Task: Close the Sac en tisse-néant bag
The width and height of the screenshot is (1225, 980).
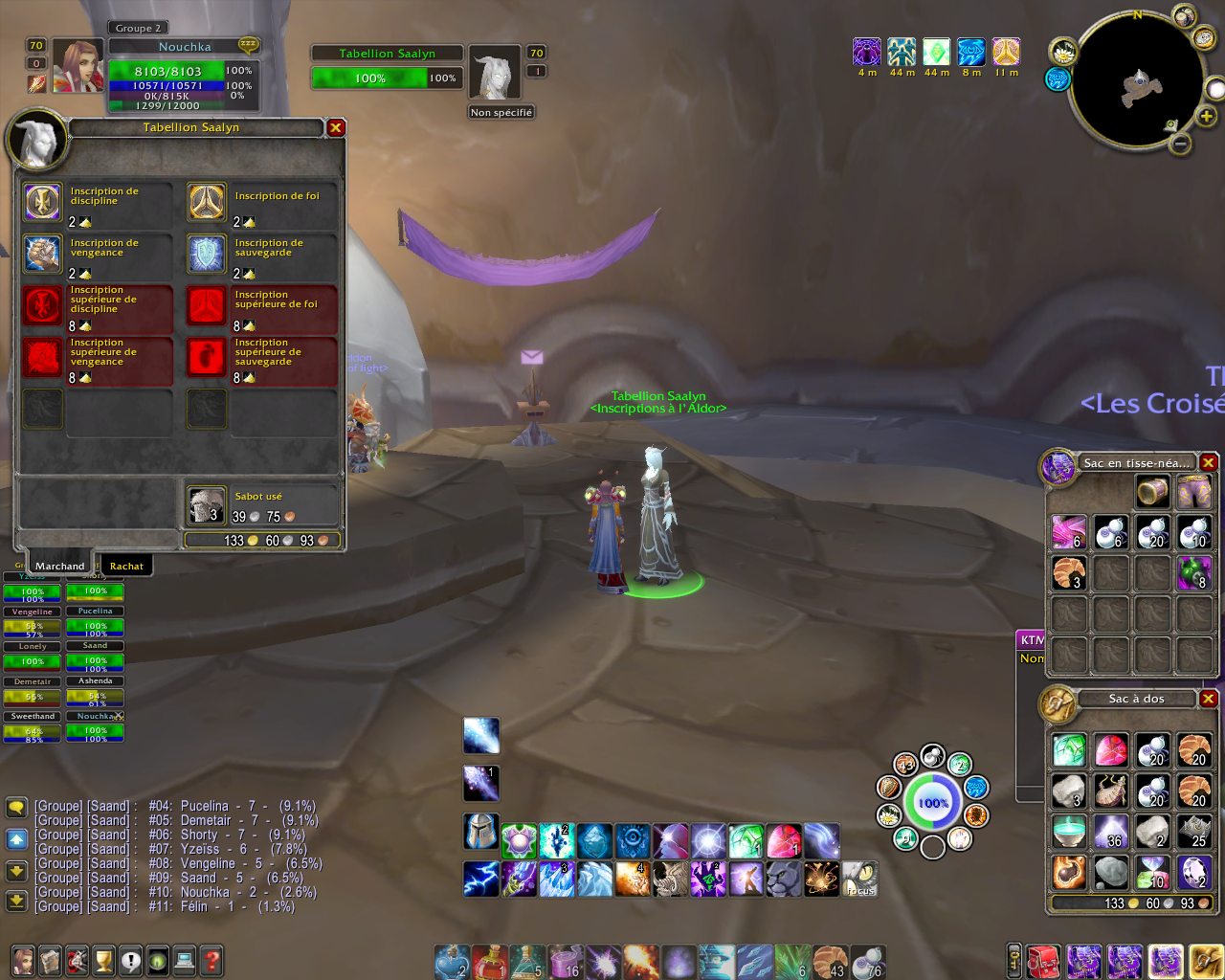Action: 1209,463
